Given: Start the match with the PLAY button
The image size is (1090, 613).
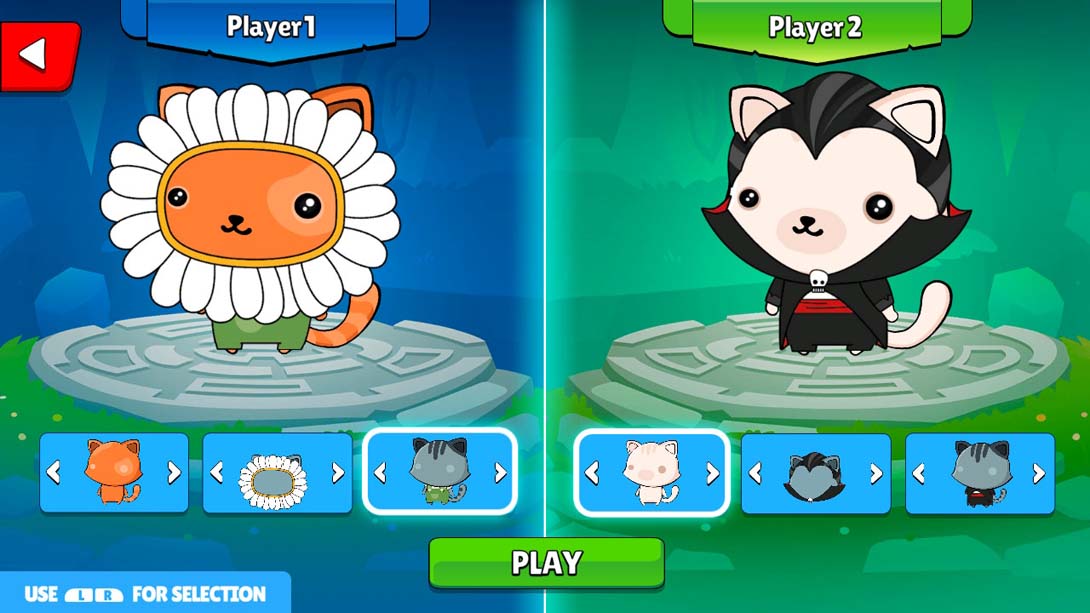Looking at the screenshot, I should pyautogui.click(x=546, y=562).
